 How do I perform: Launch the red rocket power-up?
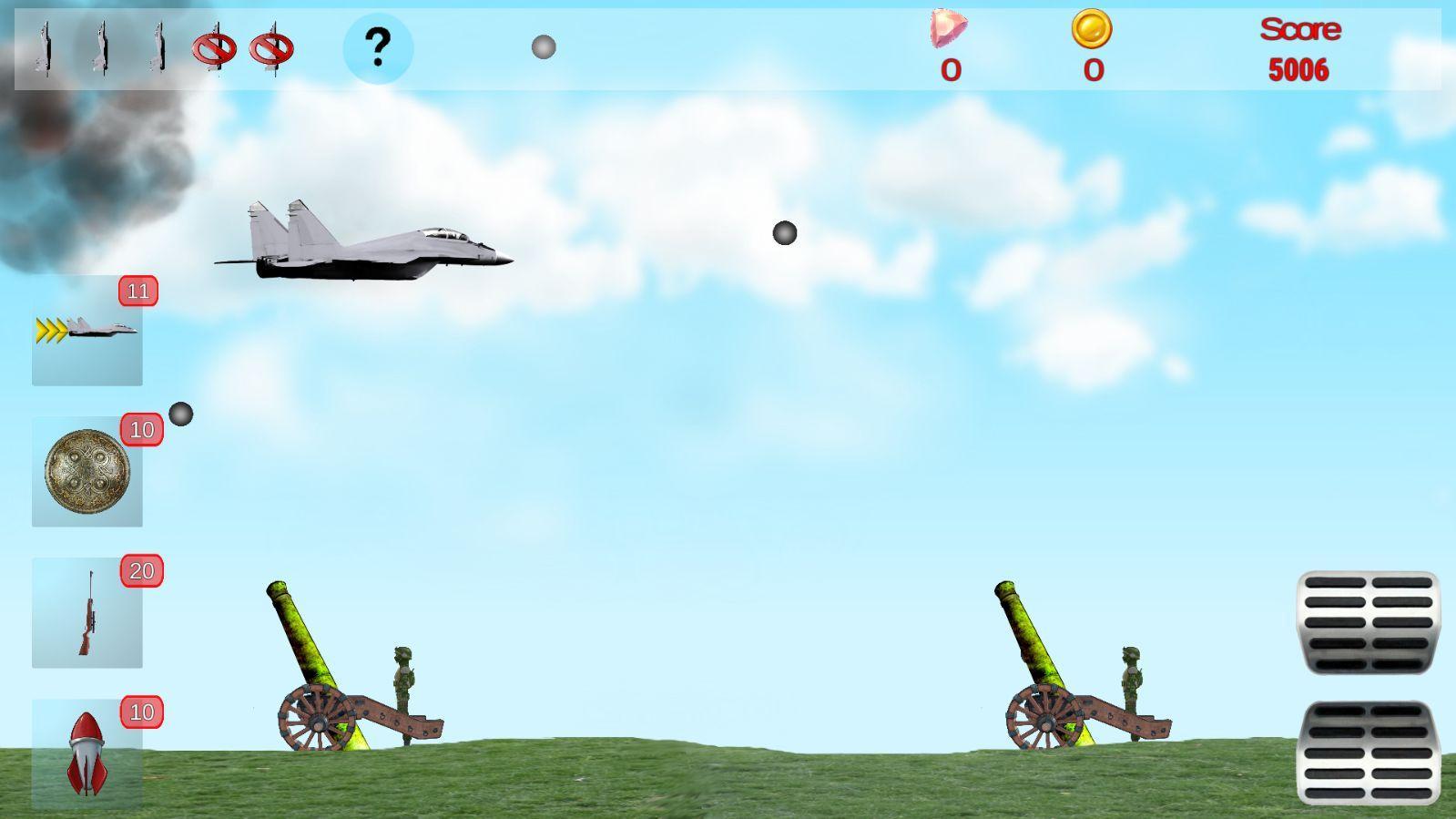point(87,752)
